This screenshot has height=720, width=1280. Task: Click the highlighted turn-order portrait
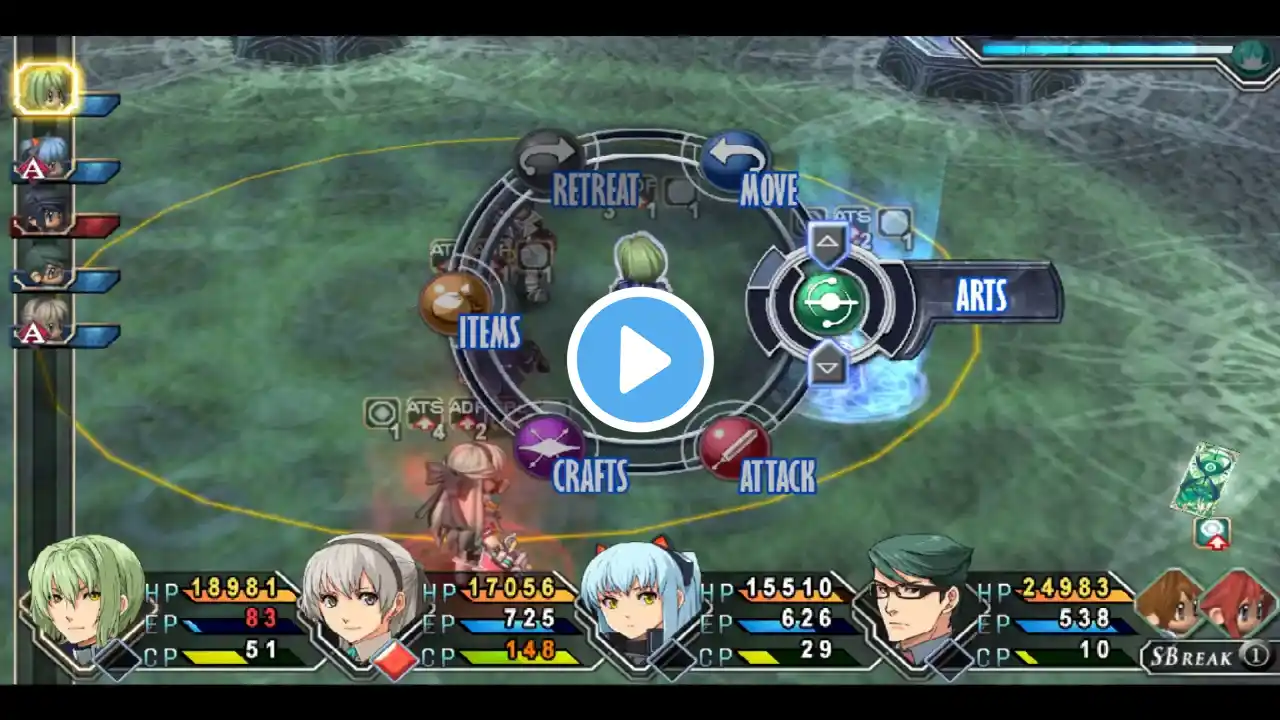click(46, 88)
